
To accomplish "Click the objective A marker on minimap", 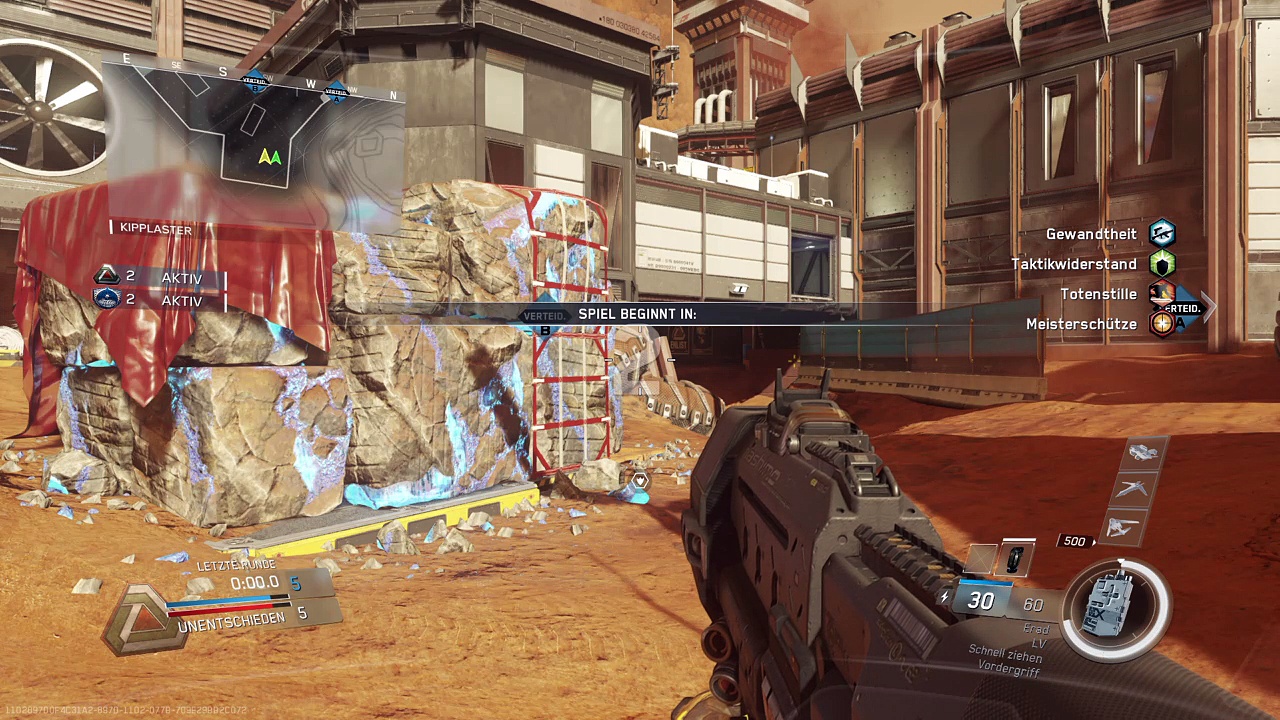I will click(x=337, y=92).
